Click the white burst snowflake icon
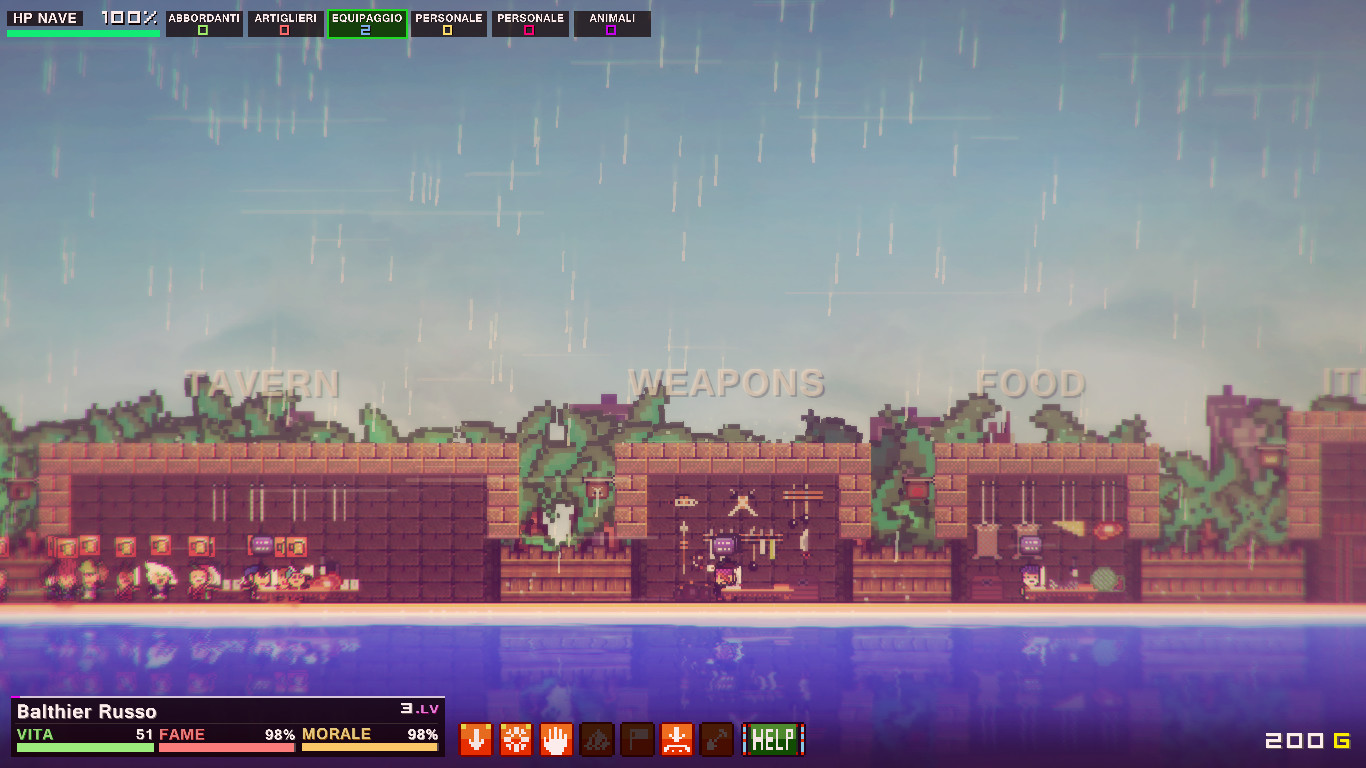1366x768 pixels. 515,740
